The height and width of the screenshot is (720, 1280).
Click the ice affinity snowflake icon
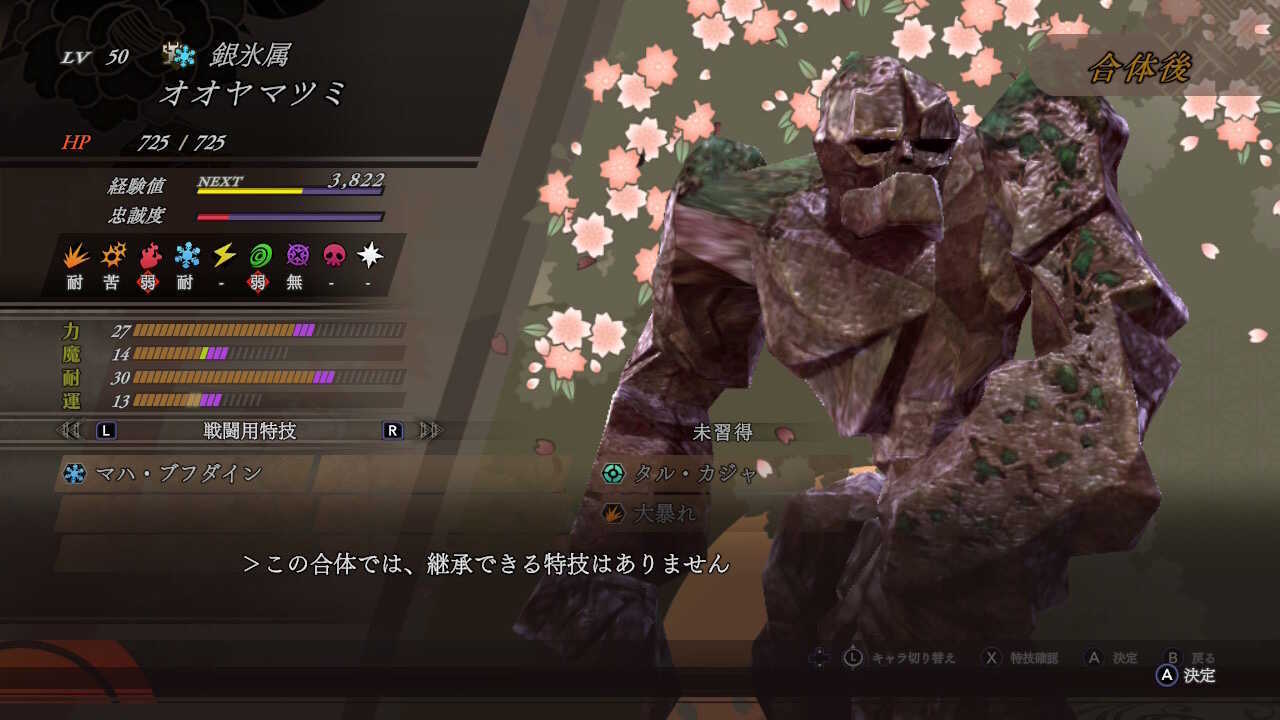click(x=186, y=257)
